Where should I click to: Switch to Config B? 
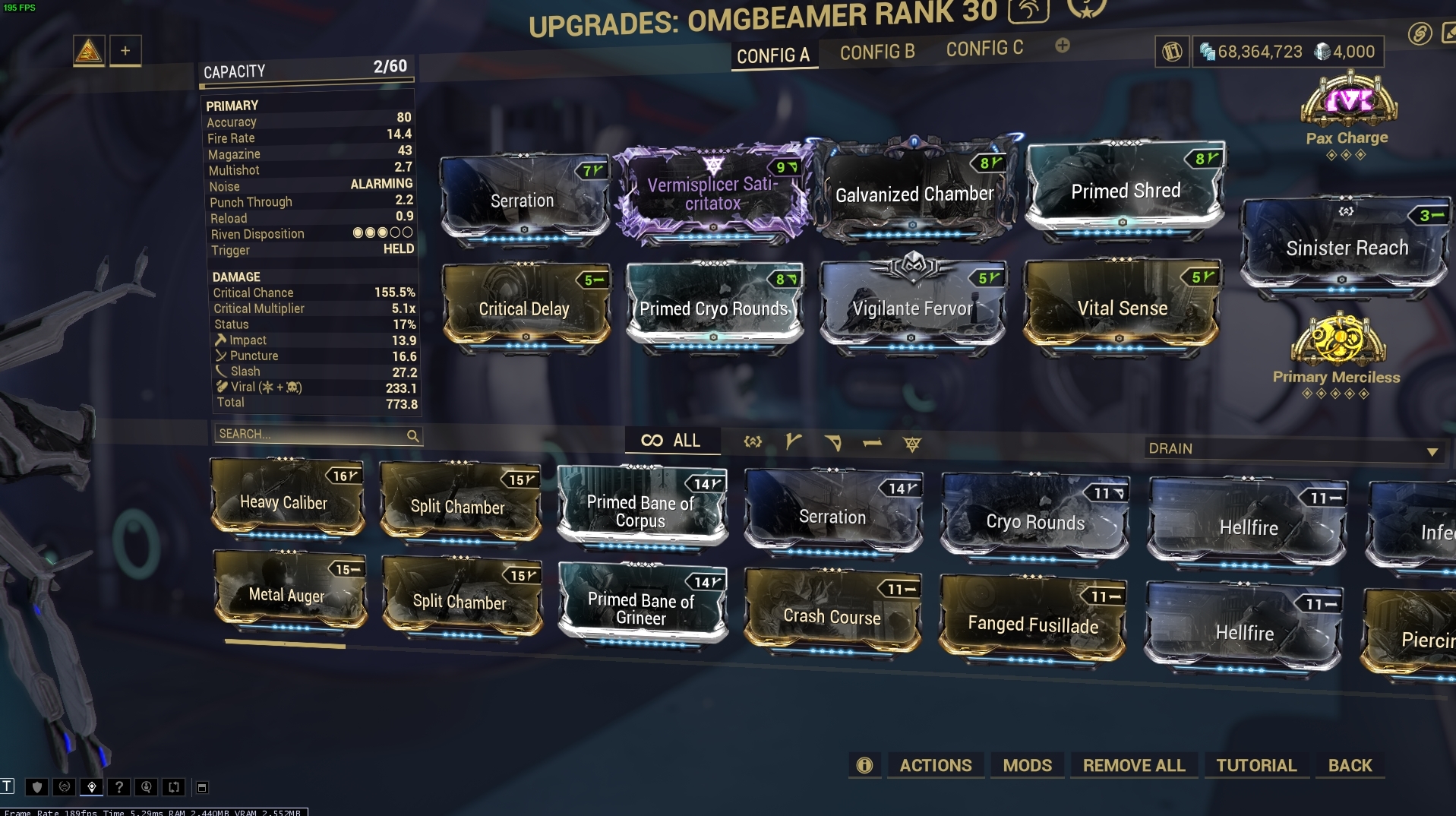(x=877, y=52)
